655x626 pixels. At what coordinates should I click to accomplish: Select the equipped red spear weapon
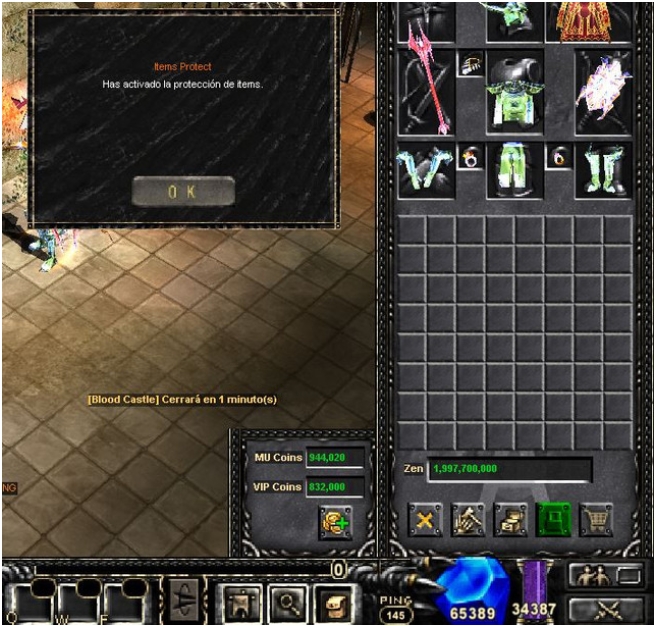[426, 91]
